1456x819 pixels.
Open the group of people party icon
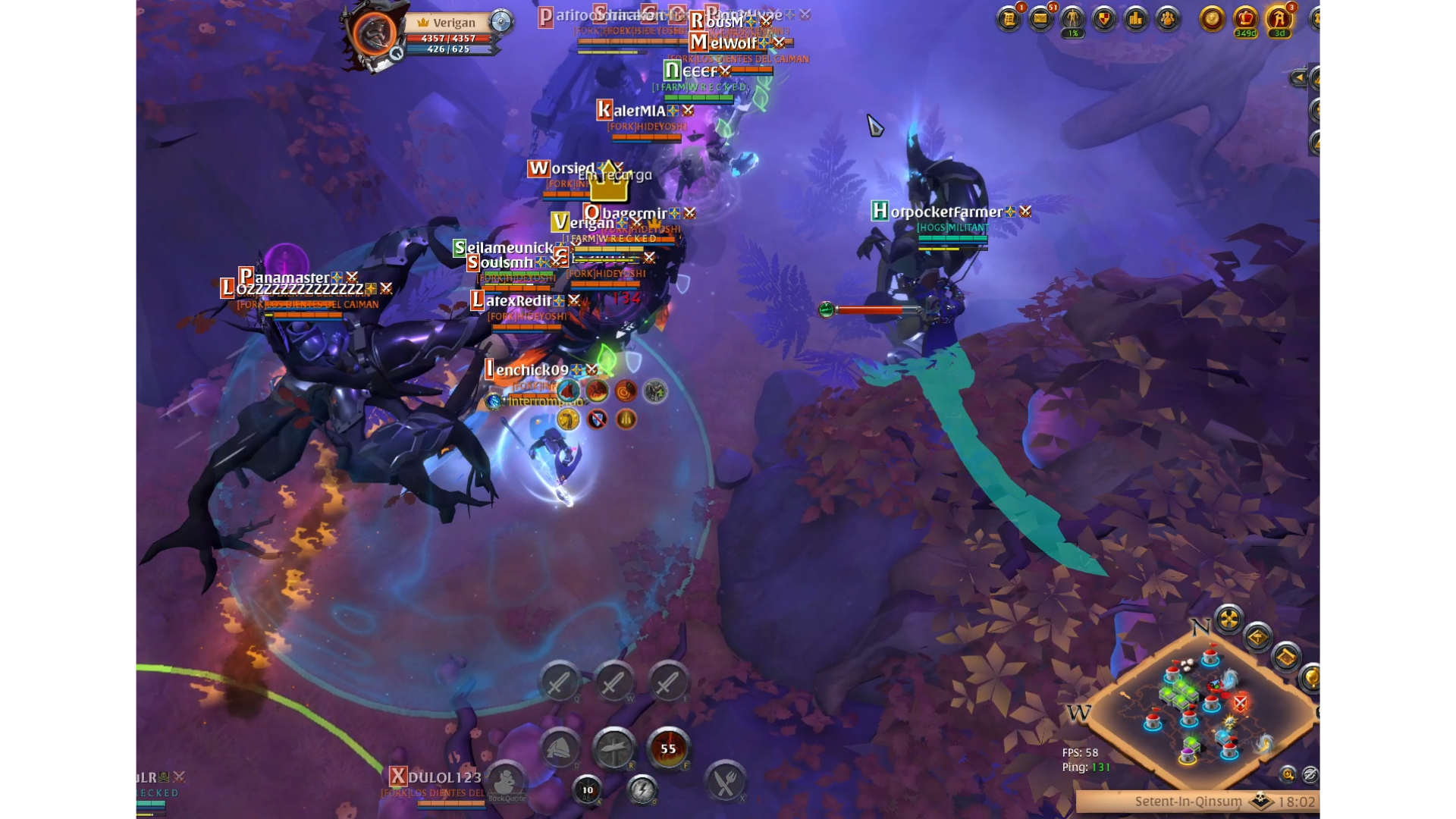(x=1168, y=19)
